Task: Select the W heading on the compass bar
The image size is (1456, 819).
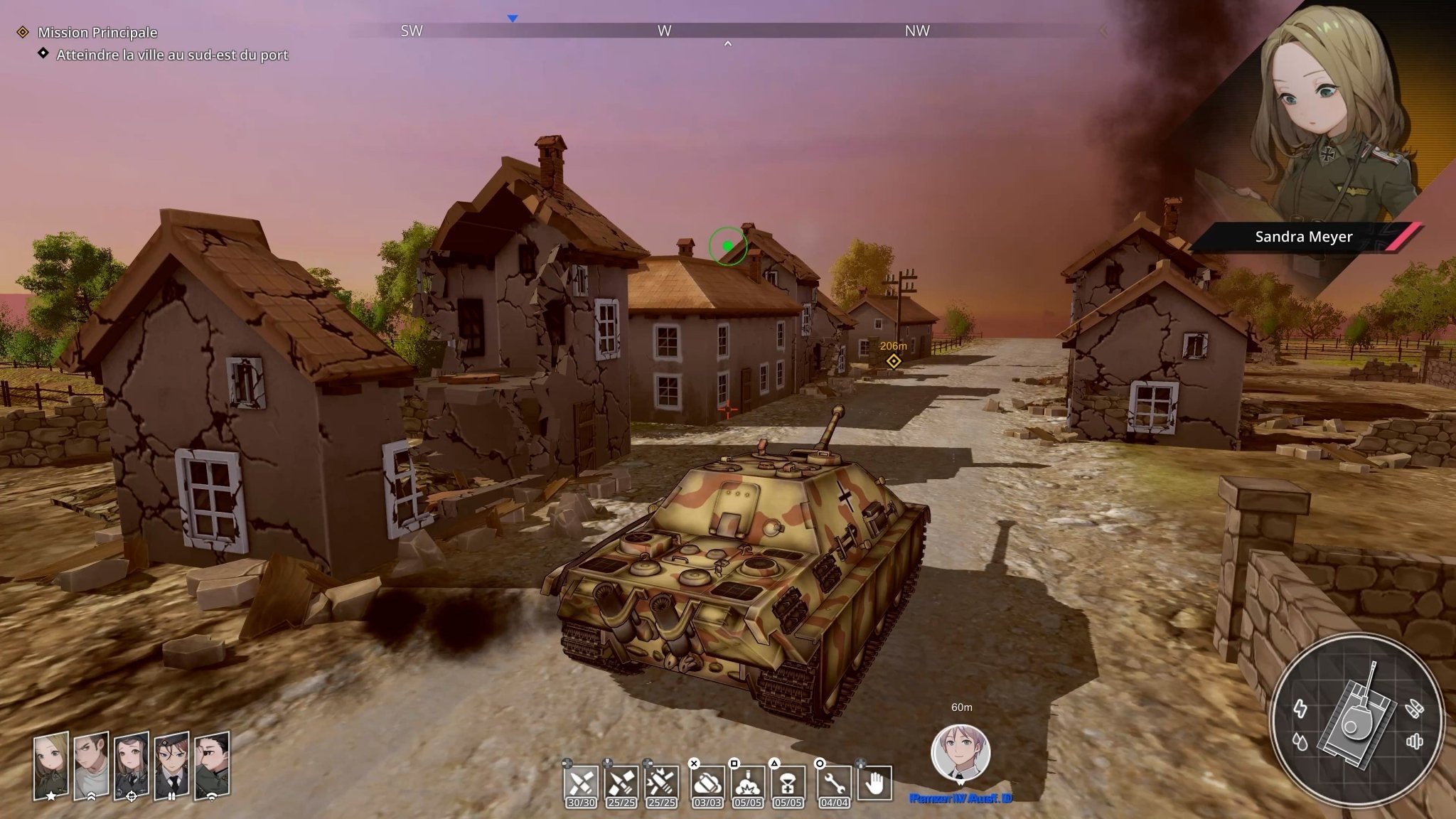Action: point(664,31)
